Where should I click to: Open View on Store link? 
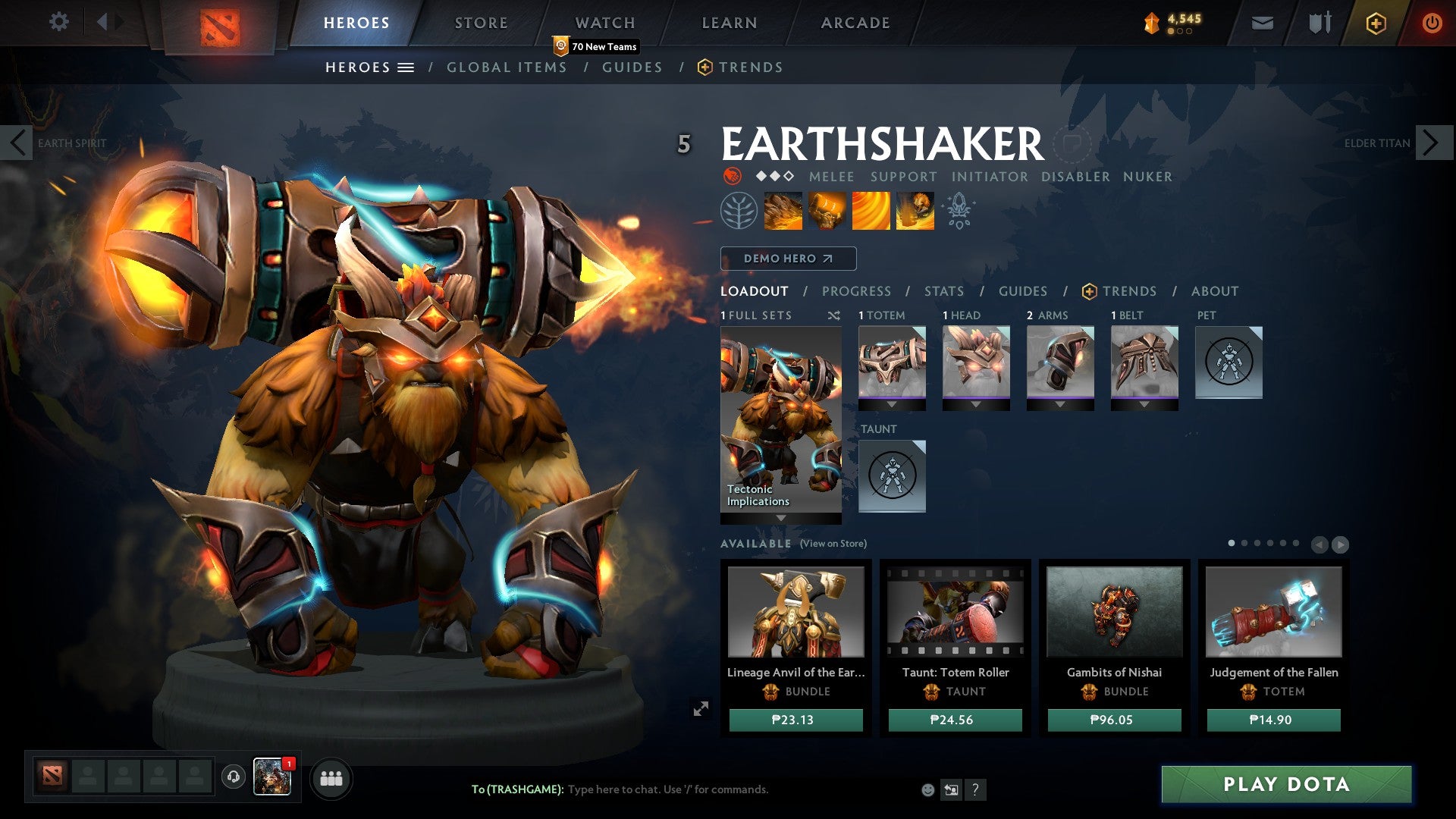pos(833,544)
